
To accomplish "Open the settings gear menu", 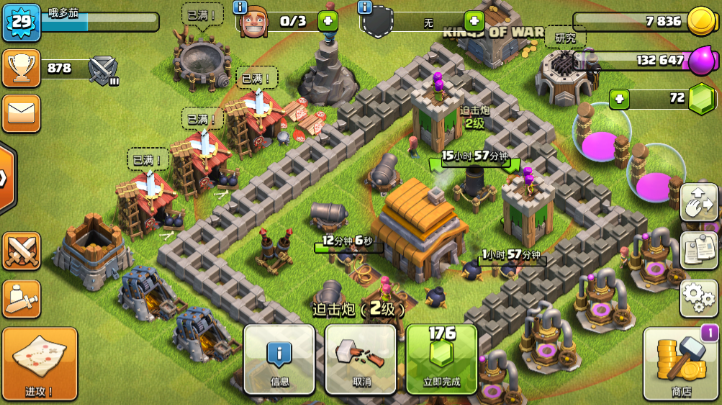I will (x=699, y=296).
